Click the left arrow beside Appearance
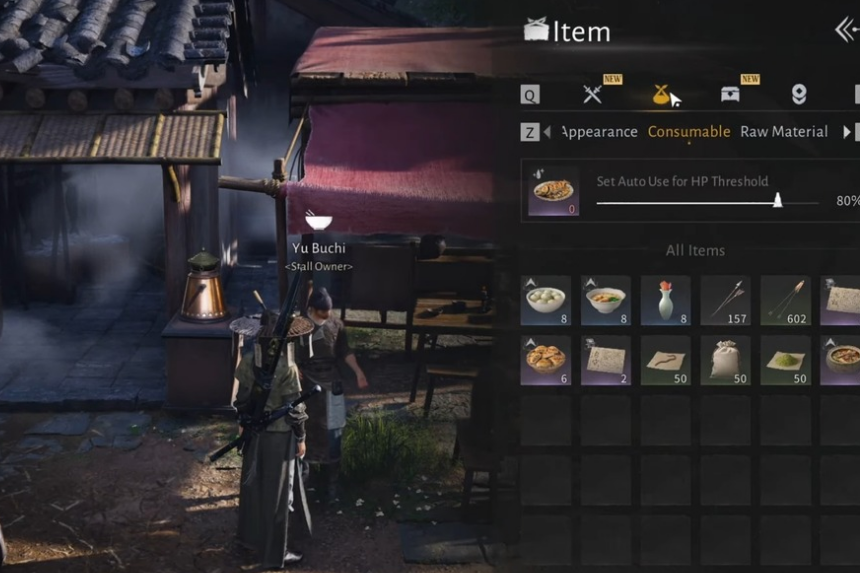The width and height of the screenshot is (860, 573). click(x=547, y=132)
